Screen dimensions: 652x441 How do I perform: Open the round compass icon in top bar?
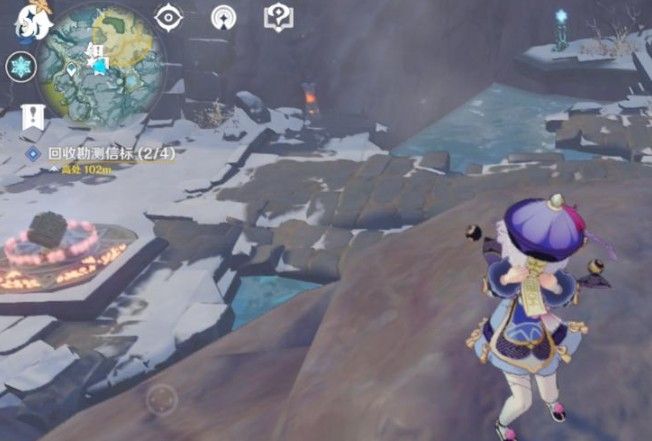(224, 17)
